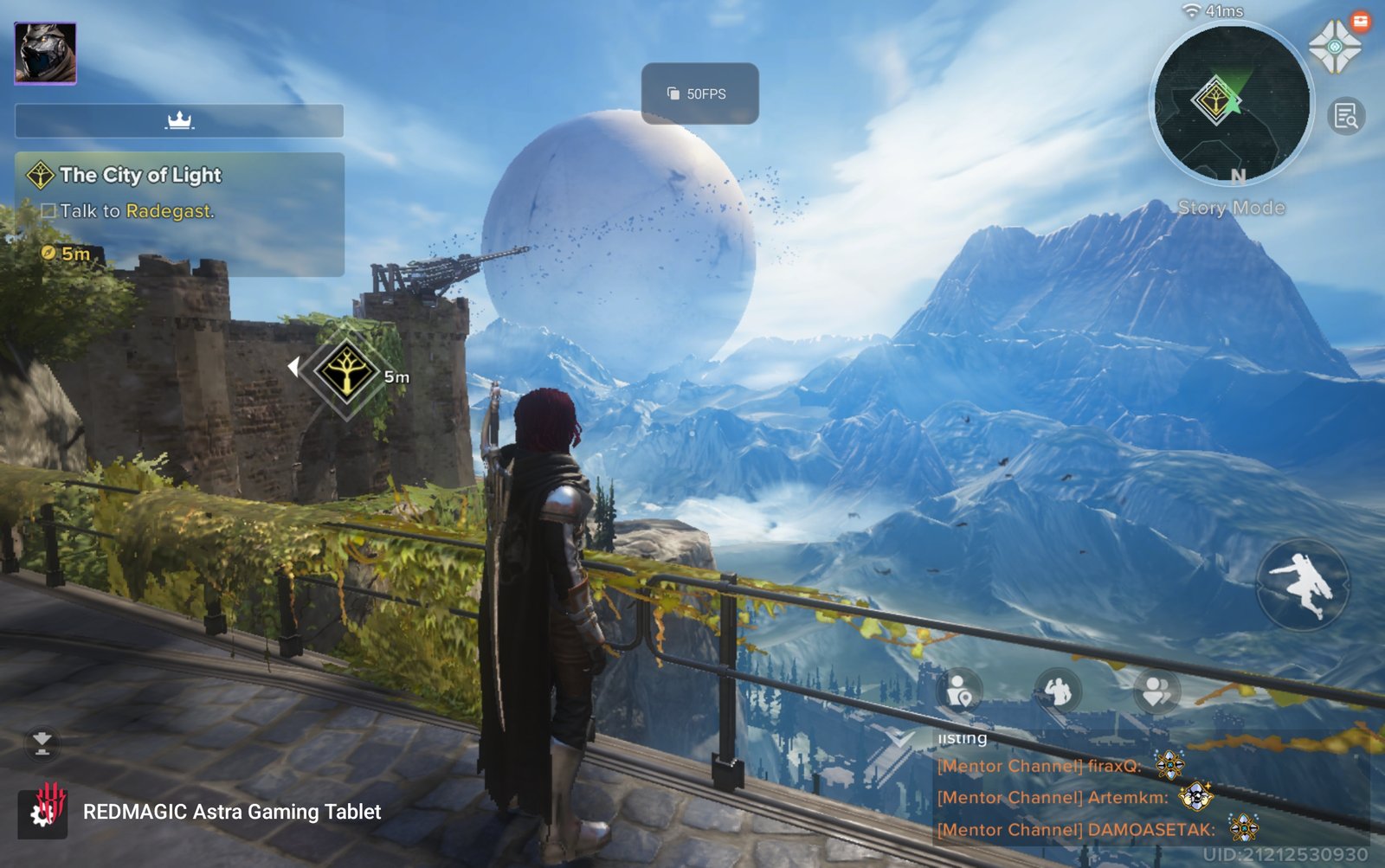Open the fireteam group icon

click(x=1157, y=691)
